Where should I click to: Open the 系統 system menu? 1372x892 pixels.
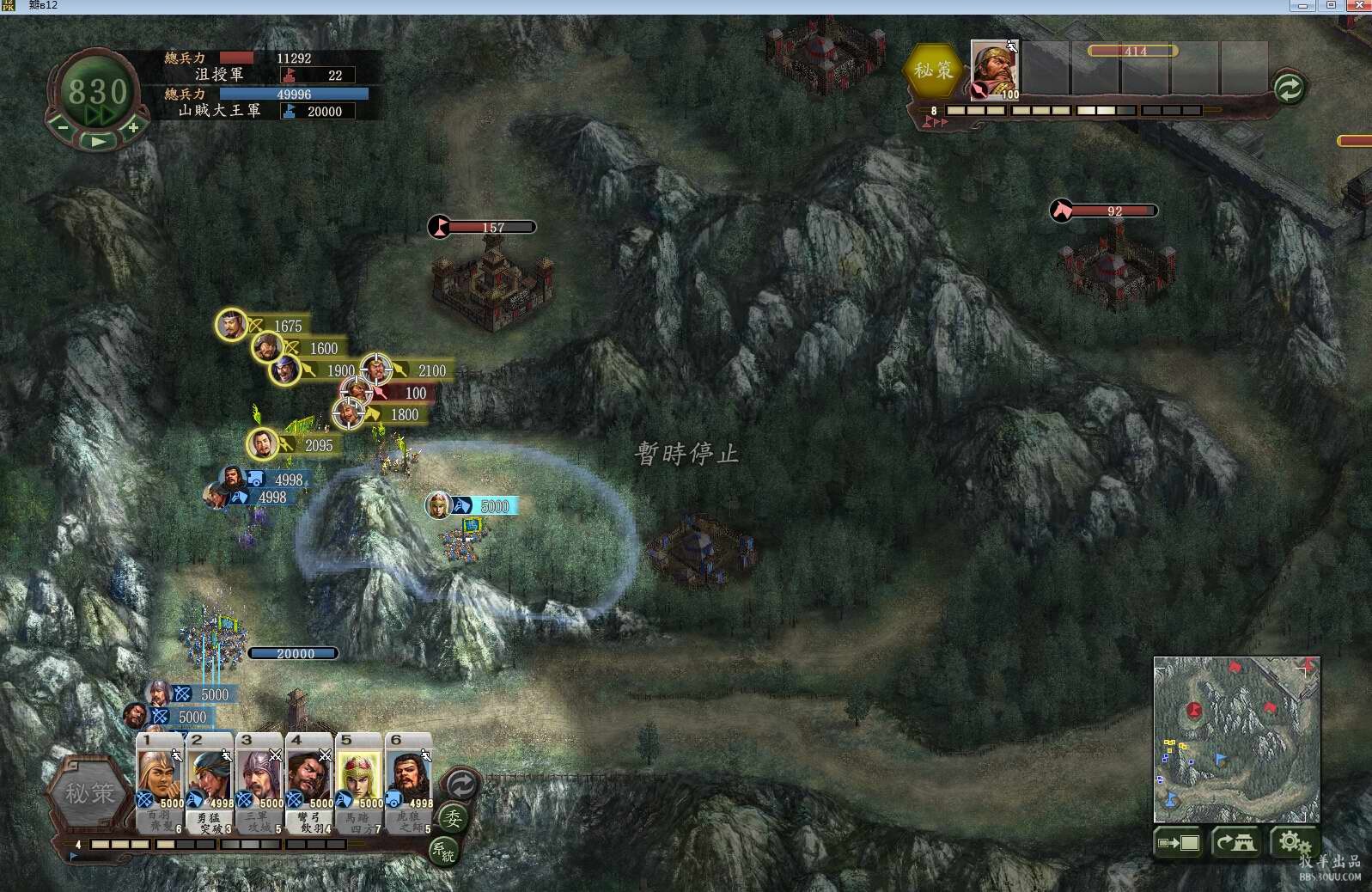click(442, 851)
